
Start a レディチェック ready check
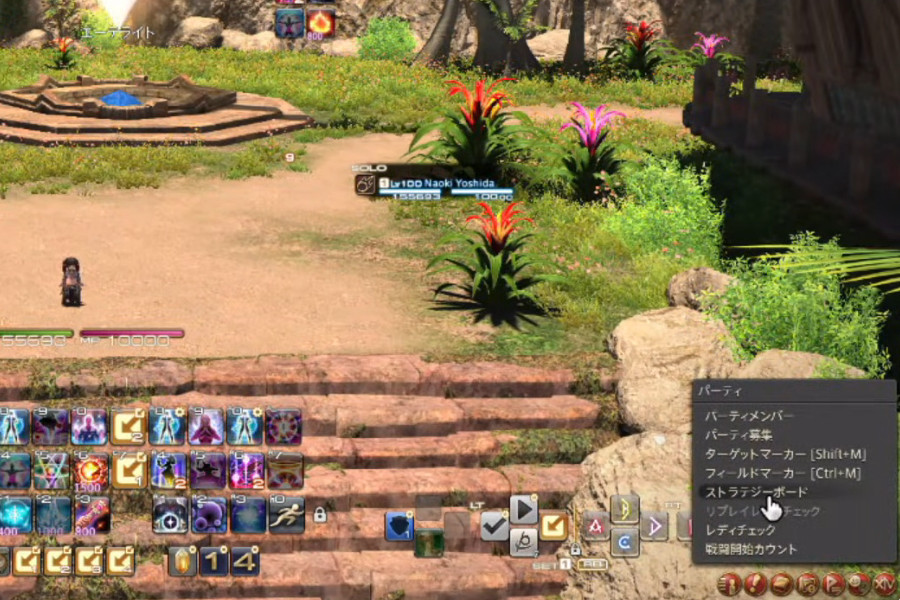click(741, 530)
